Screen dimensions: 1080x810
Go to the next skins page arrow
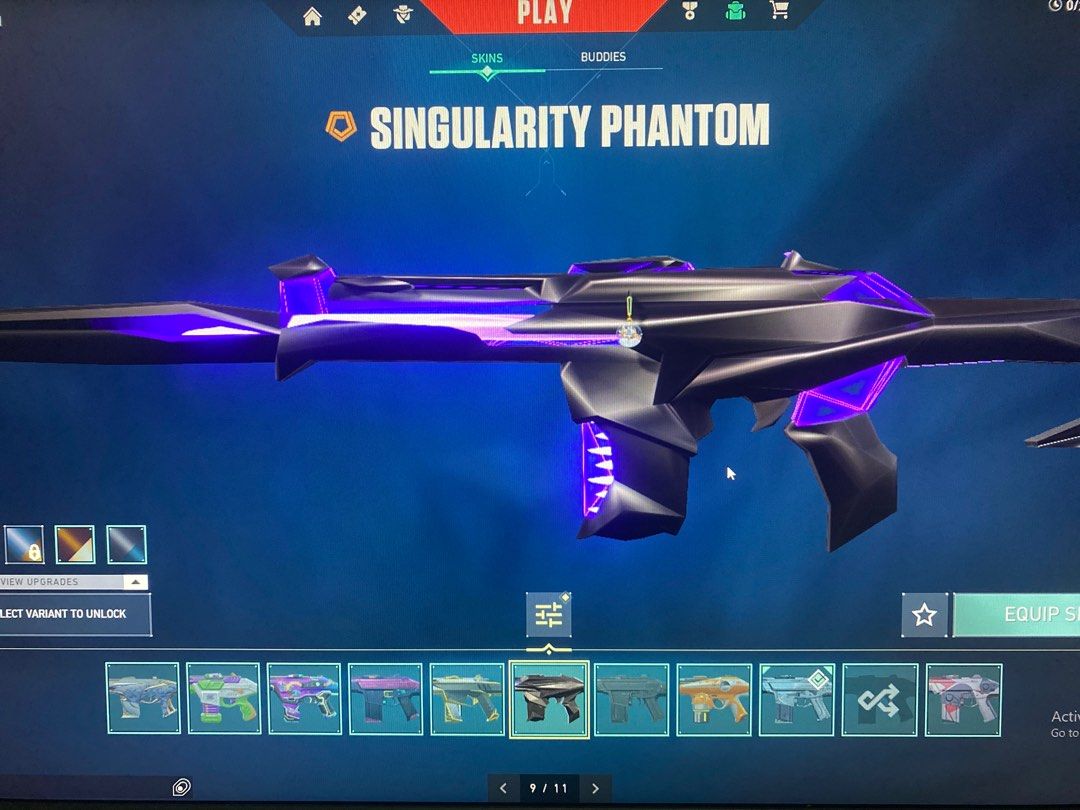pyautogui.click(x=595, y=788)
